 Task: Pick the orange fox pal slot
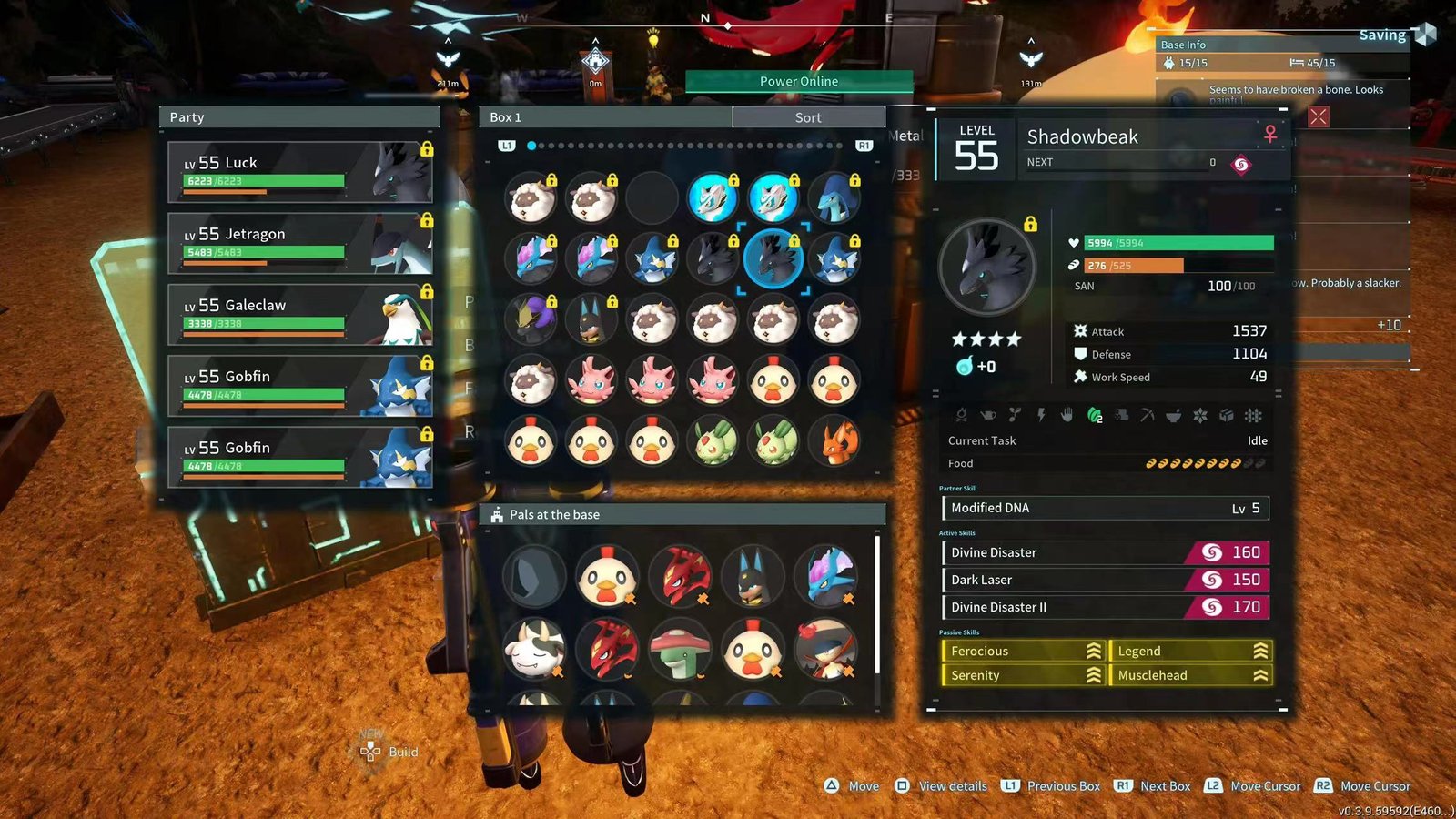tap(834, 443)
